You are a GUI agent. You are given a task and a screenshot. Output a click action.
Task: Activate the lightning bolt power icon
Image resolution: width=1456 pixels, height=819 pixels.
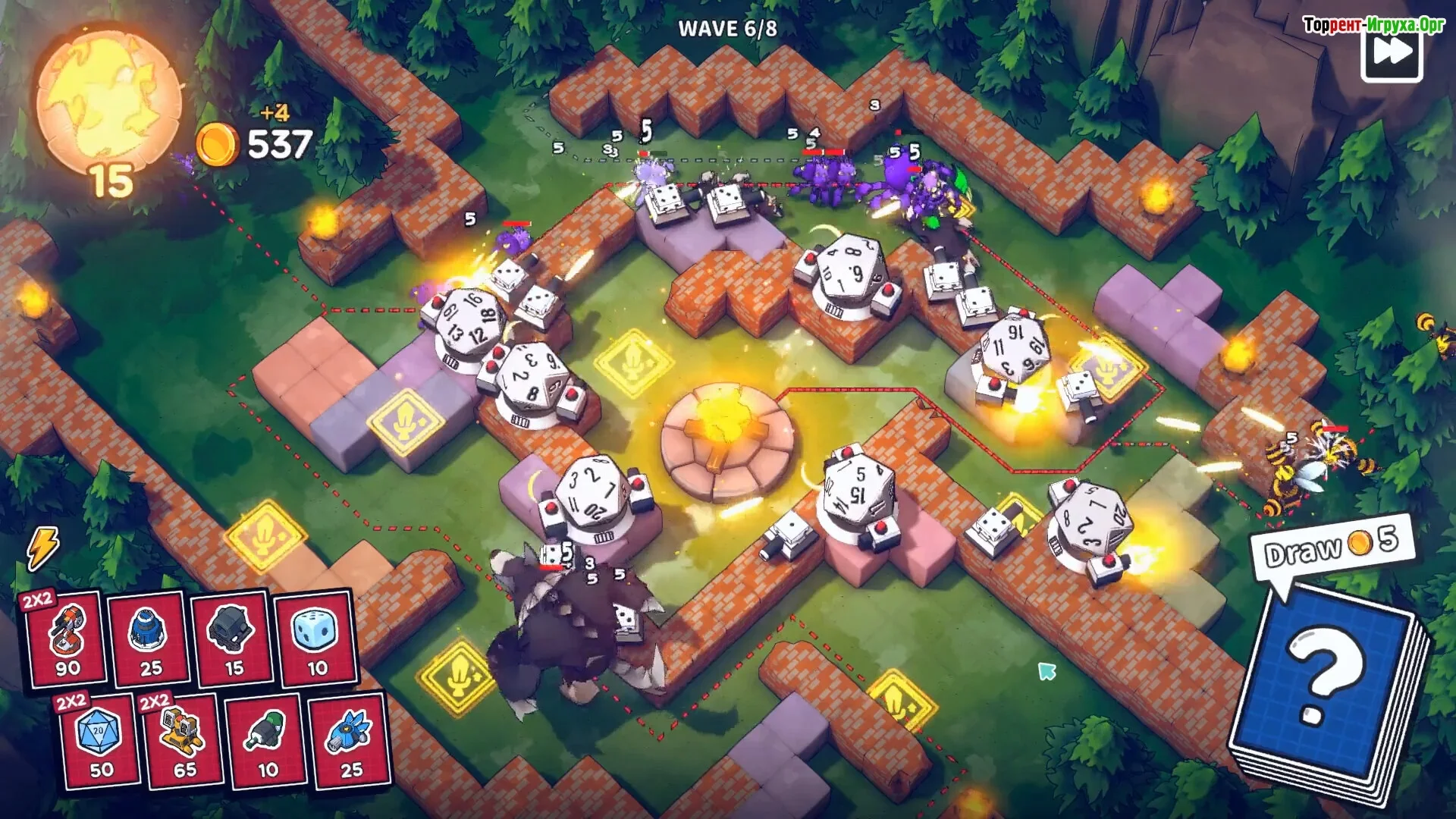pos(42,547)
